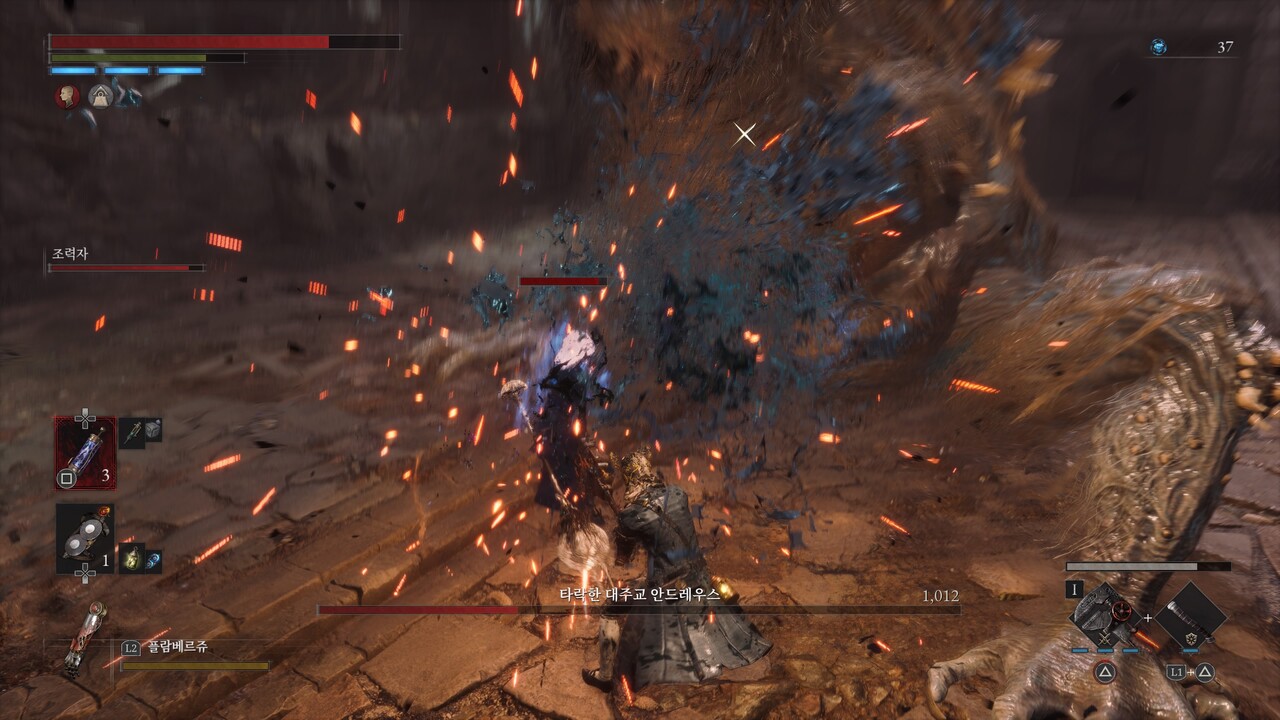Select the twin-disc grinder item slot
Image resolution: width=1280 pixels, height=720 pixels.
pyautogui.click(x=85, y=538)
